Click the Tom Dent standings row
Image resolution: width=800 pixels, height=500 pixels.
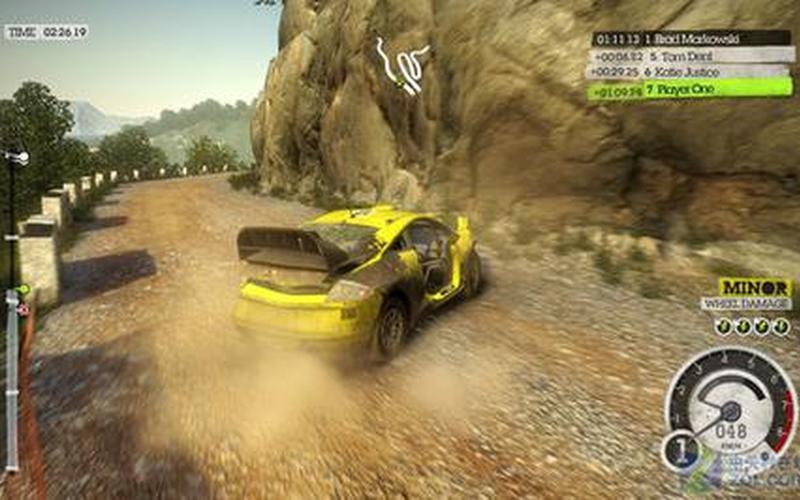point(690,56)
